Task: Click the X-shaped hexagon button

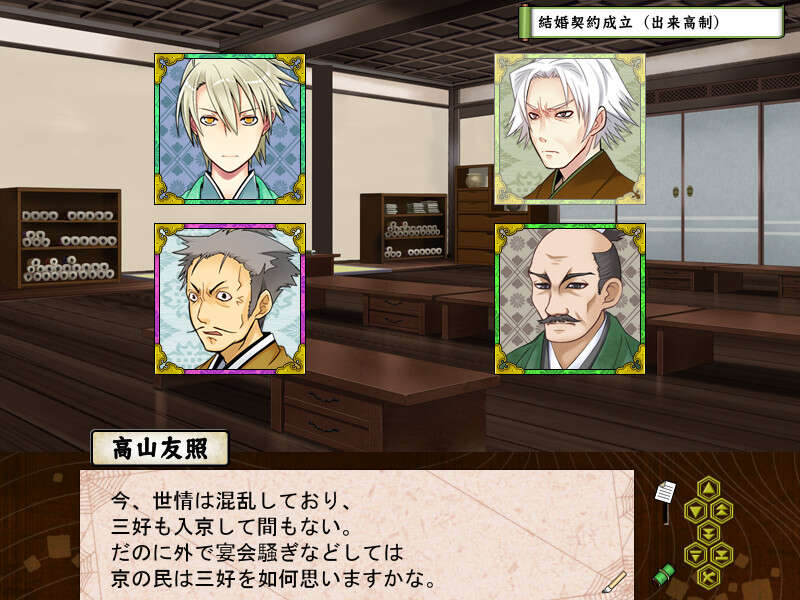Action: pyautogui.click(x=707, y=574)
